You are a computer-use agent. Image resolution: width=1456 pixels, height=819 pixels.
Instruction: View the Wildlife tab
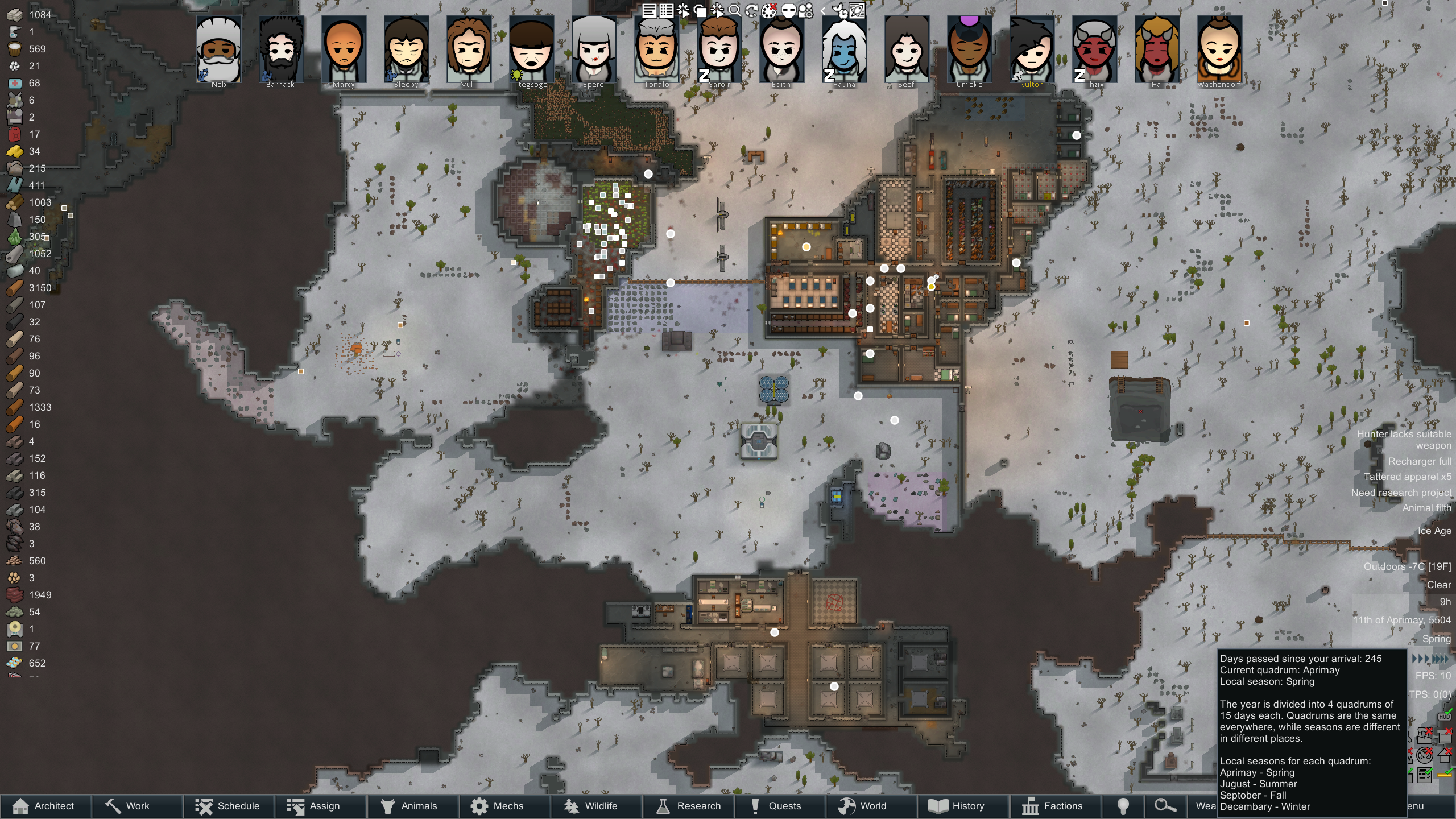coord(596,806)
